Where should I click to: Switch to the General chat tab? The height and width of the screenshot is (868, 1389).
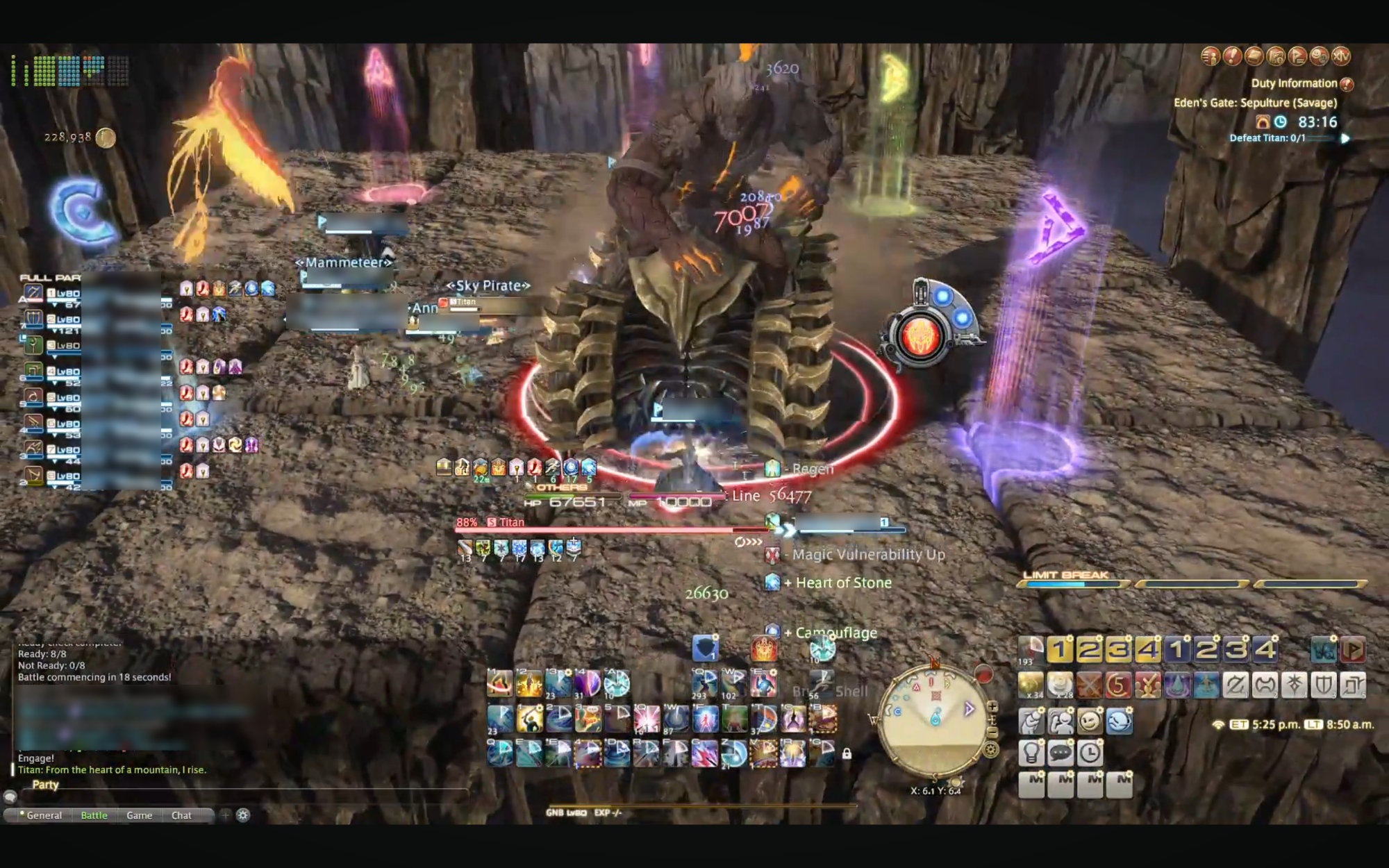[x=44, y=815]
